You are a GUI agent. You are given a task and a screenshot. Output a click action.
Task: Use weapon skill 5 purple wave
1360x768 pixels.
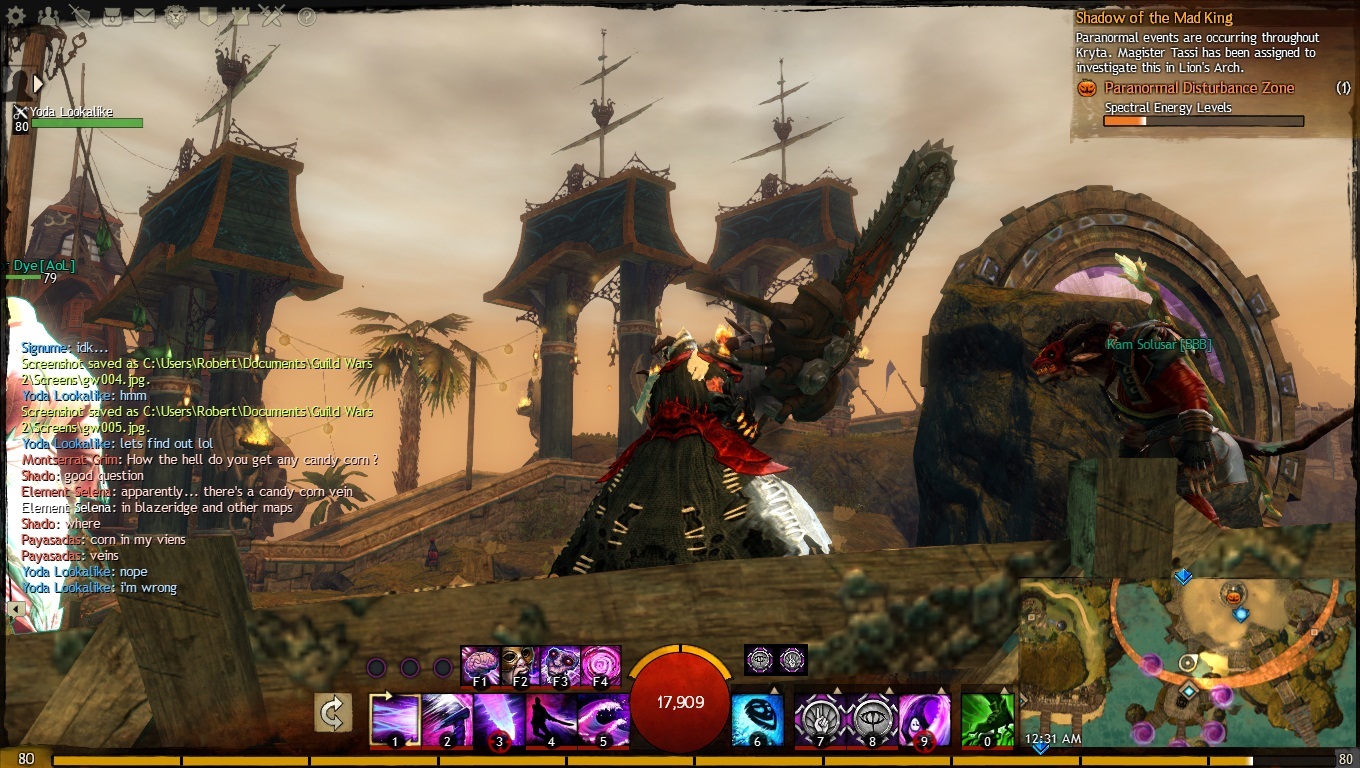pos(604,720)
